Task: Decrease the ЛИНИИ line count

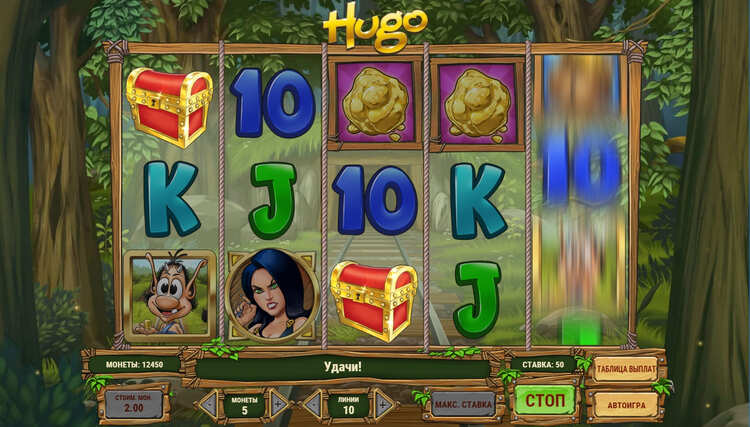Action: pos(312,404)
